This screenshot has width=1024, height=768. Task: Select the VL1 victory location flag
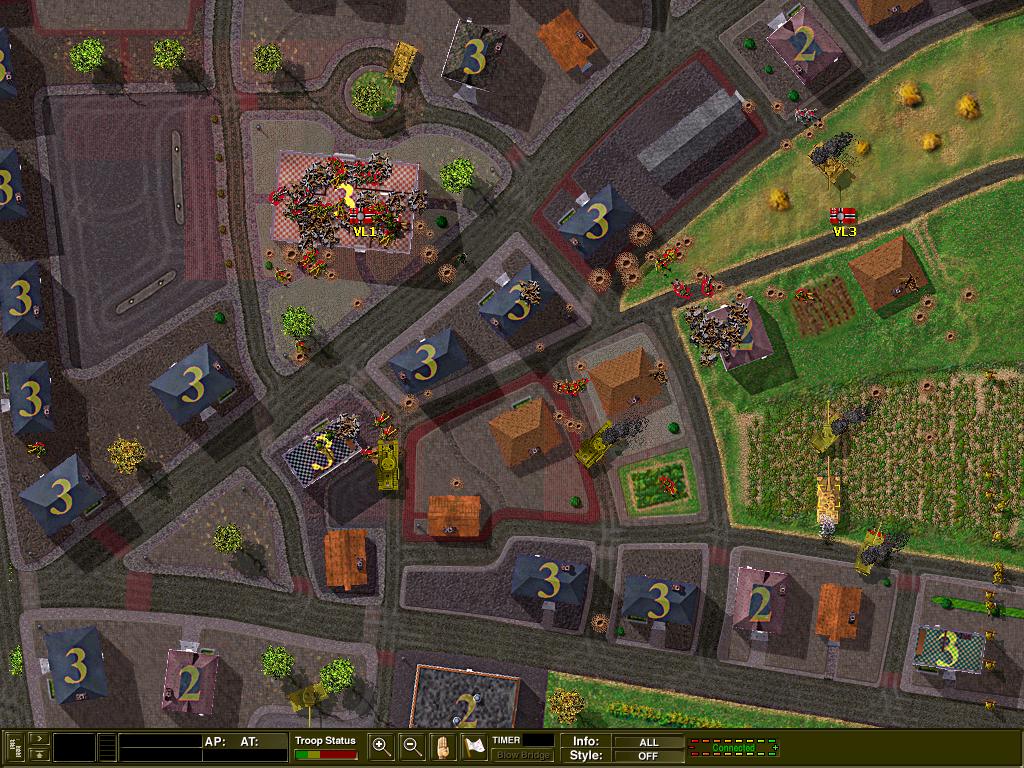[x=363, y=218]
